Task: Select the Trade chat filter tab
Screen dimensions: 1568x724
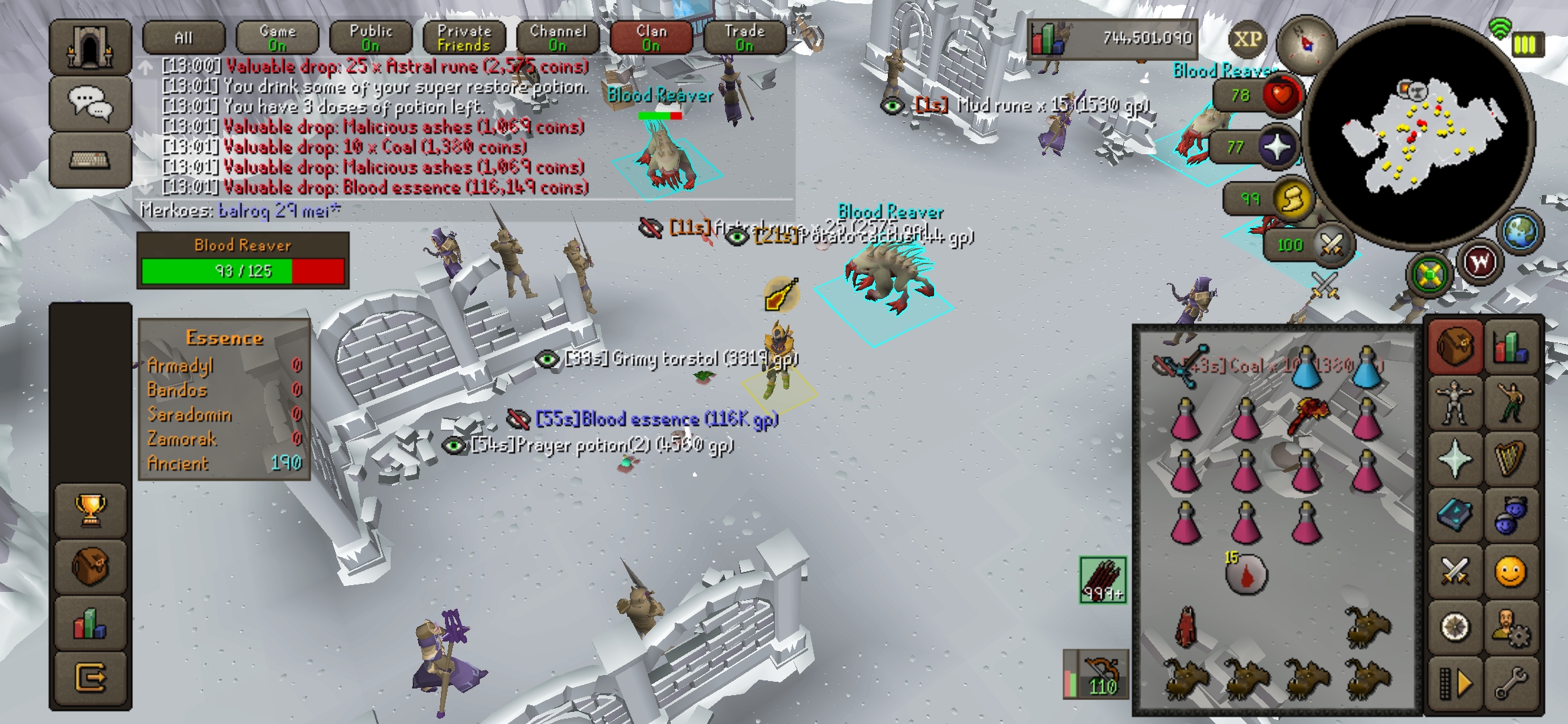Action: [744, 38]
